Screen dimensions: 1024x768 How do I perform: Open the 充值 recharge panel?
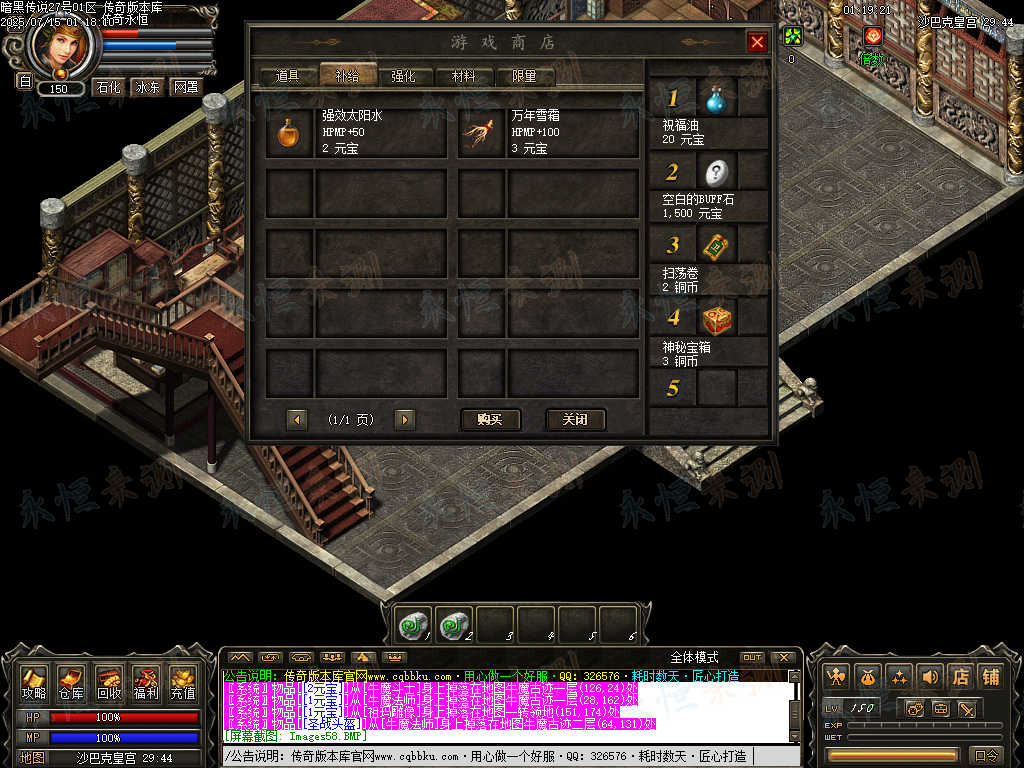pyautogui.click(x=183, y=682)
